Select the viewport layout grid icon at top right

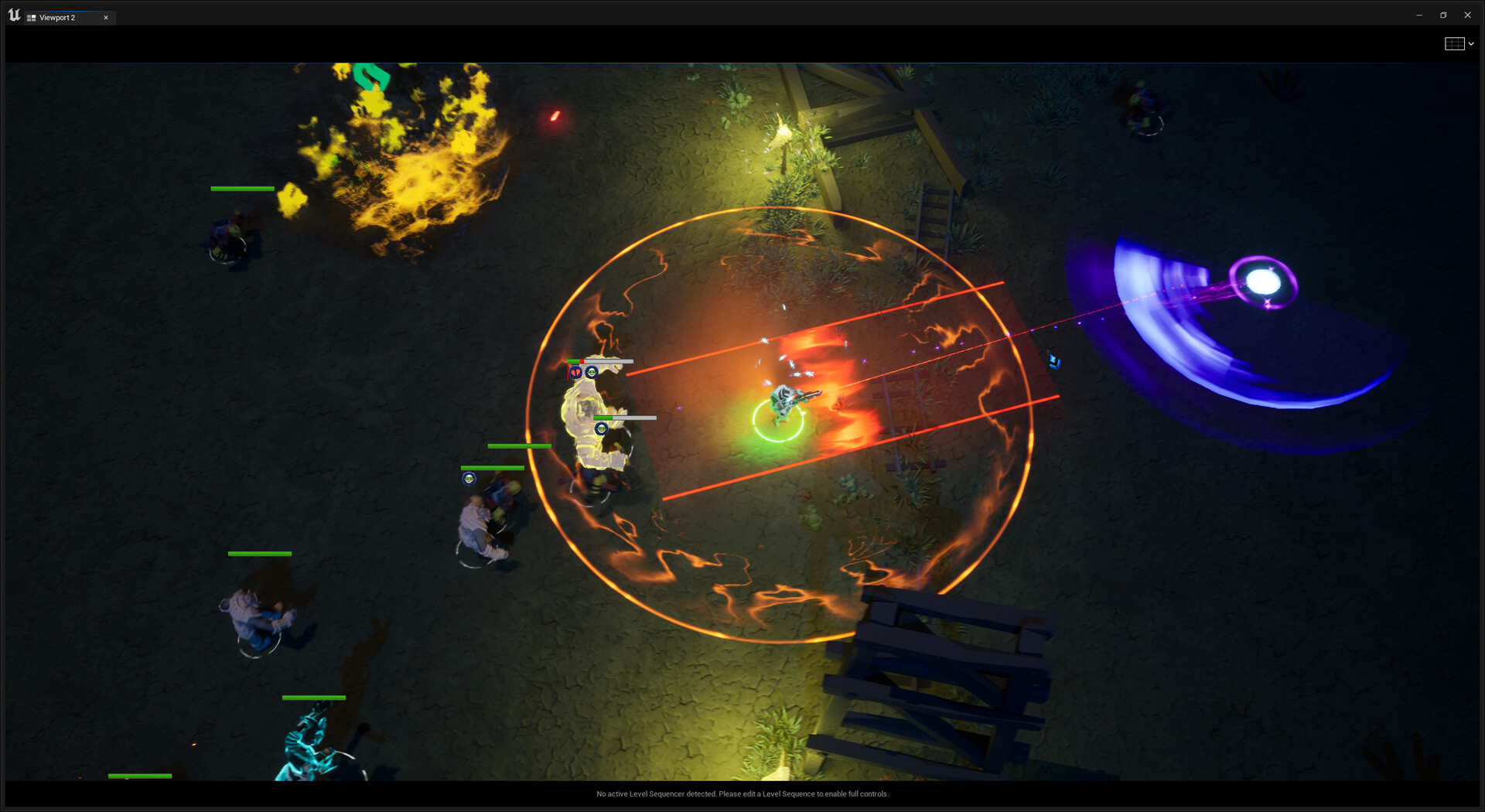point(1455,43)
